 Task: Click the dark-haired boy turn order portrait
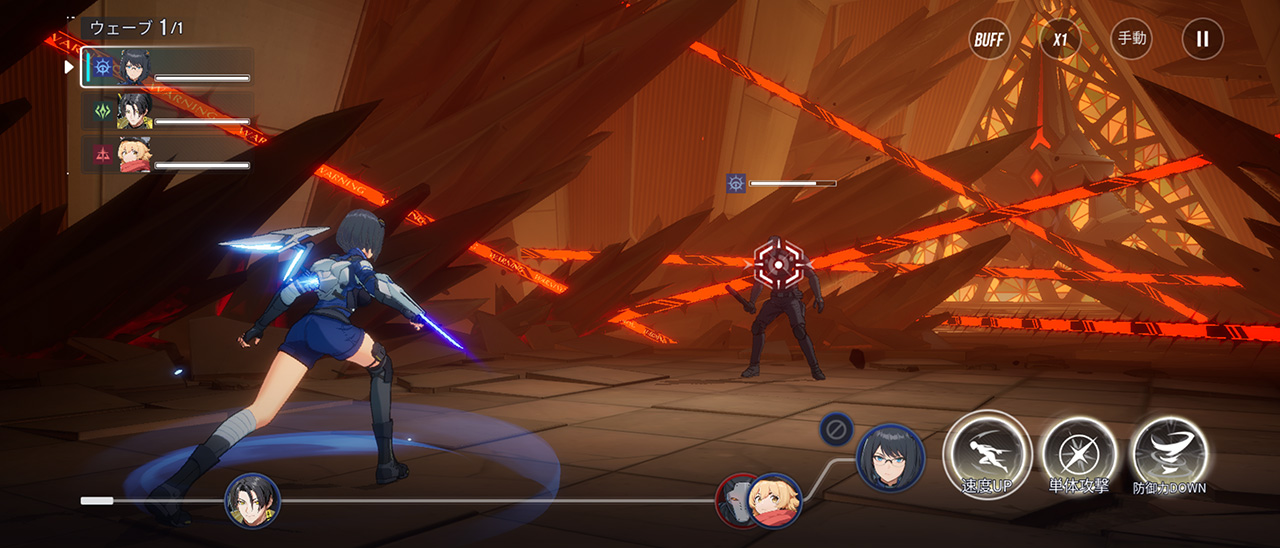252,500
